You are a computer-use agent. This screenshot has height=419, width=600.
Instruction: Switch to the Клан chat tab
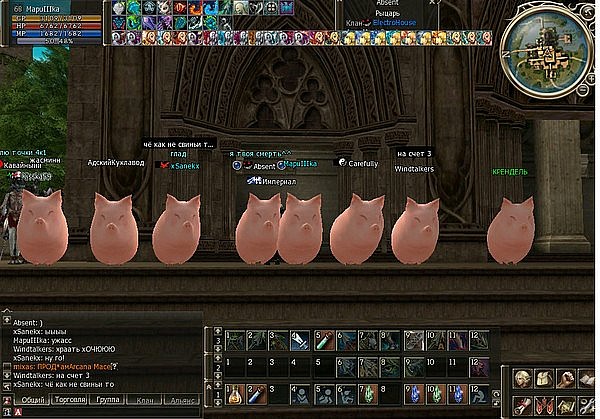(x=146, y=397)
